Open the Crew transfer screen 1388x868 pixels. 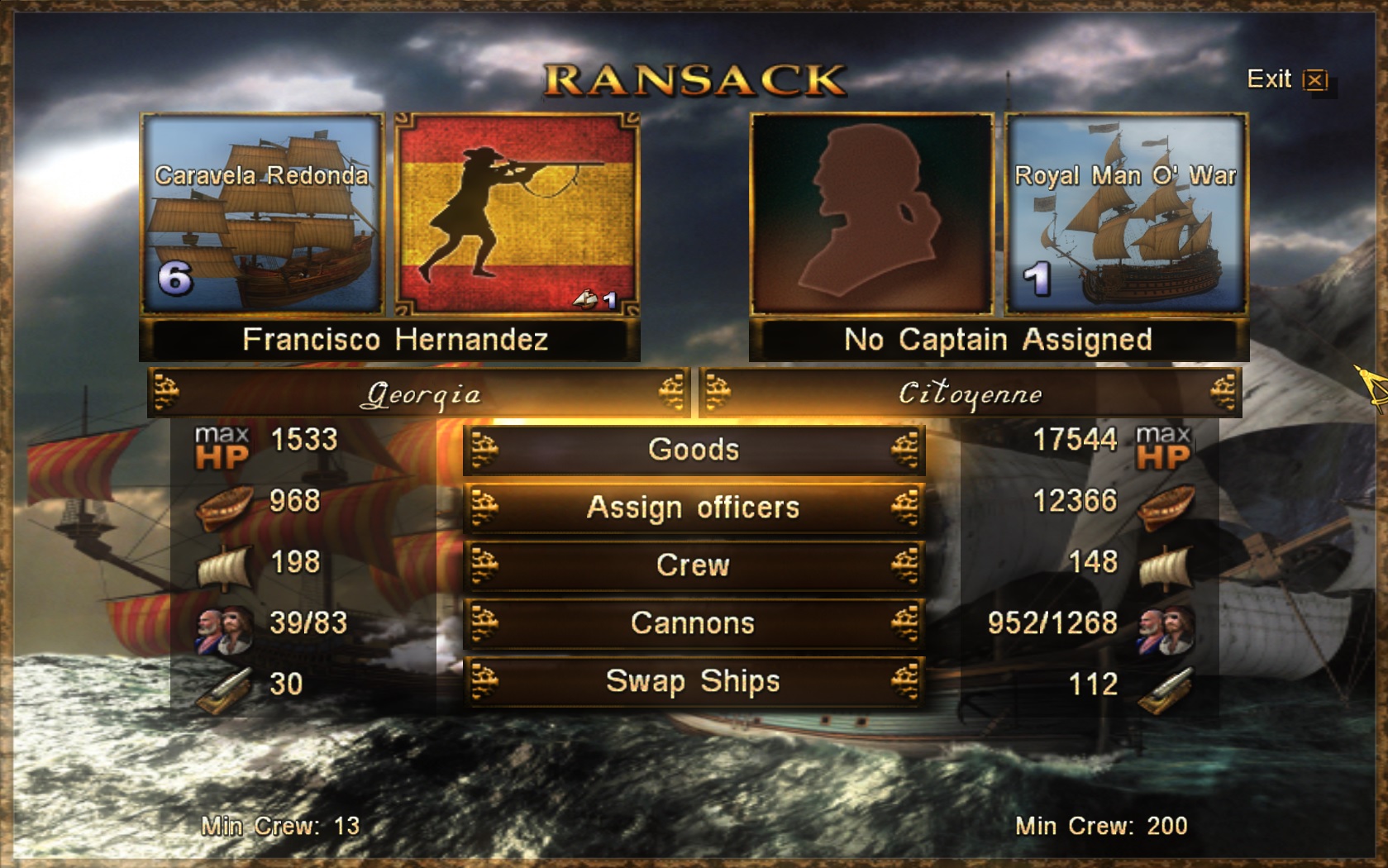coord(693,565)
